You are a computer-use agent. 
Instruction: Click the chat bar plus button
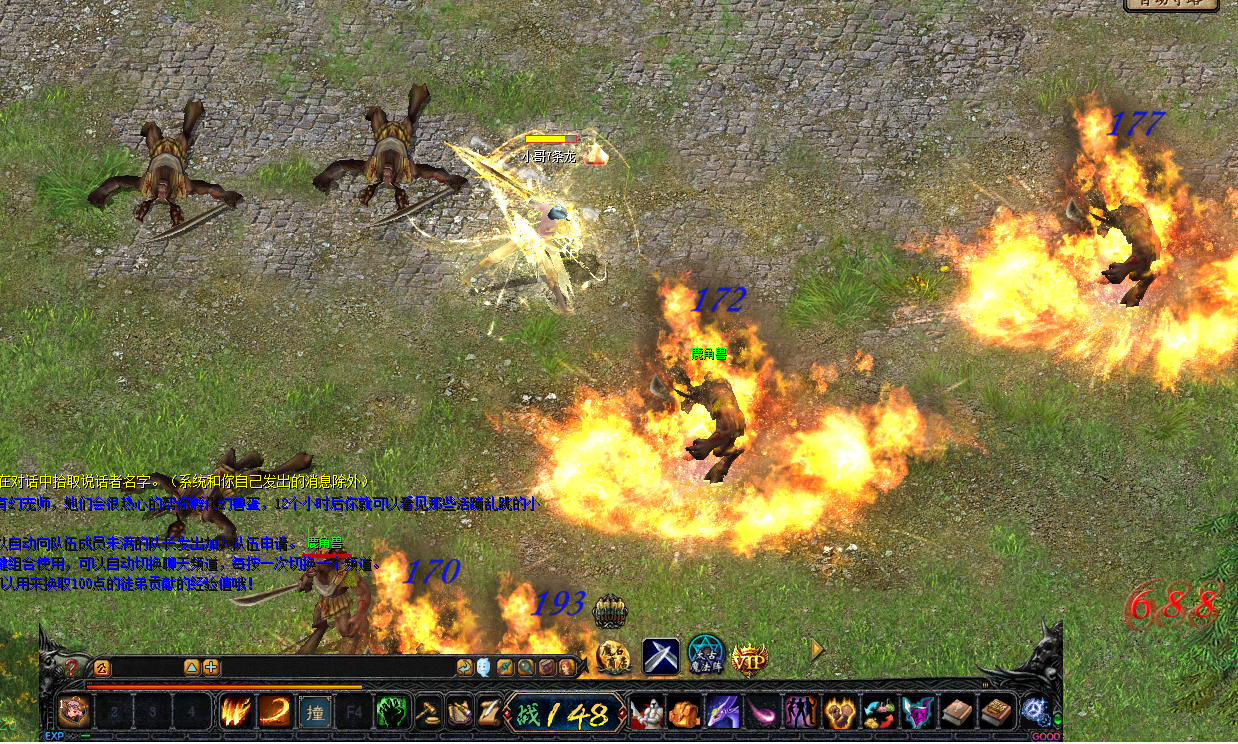click(211, 667)
